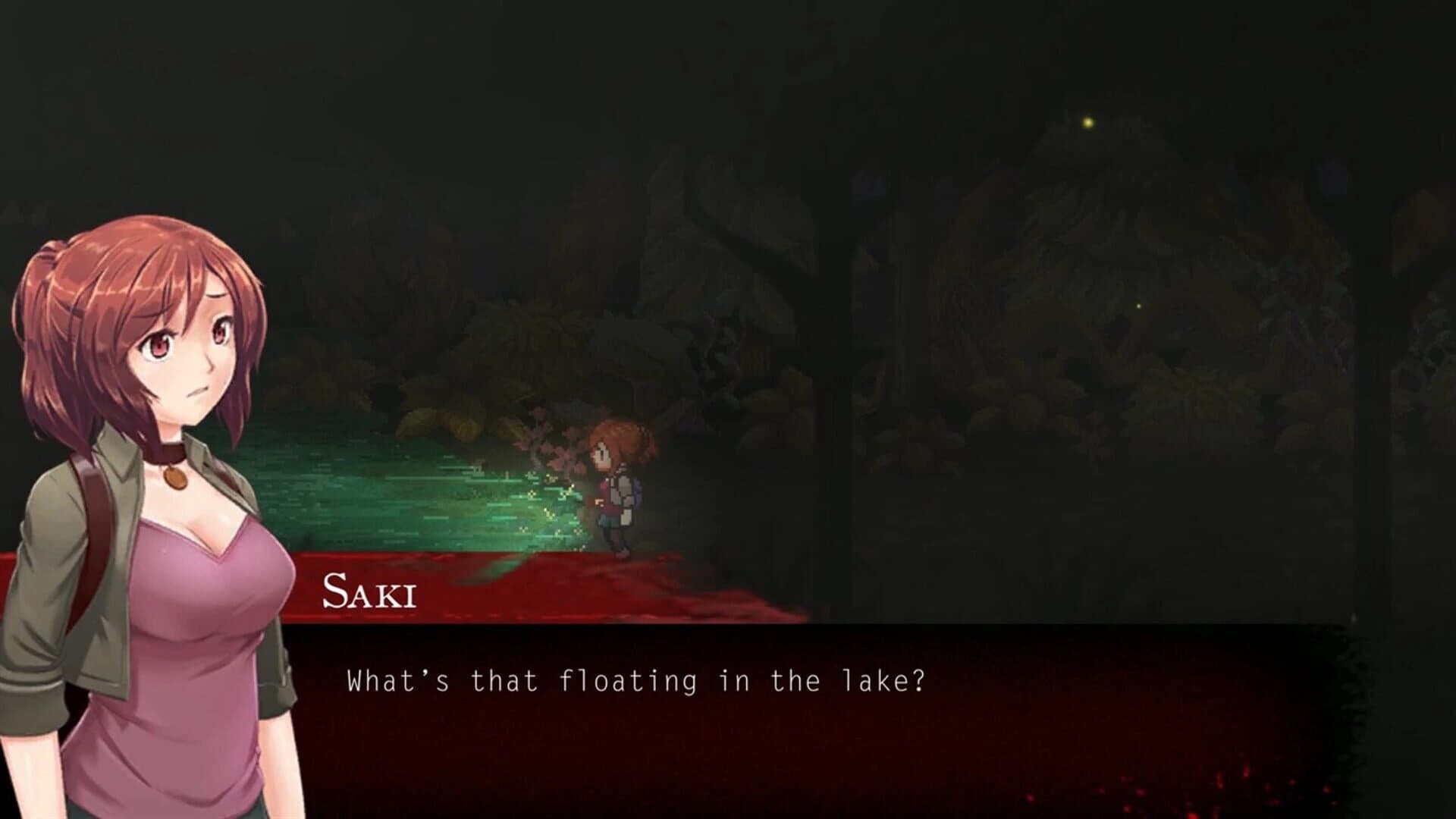1456x819 pixels.
Task: Click the glowing firefly at top right
Action: (x=1090, y=121)
